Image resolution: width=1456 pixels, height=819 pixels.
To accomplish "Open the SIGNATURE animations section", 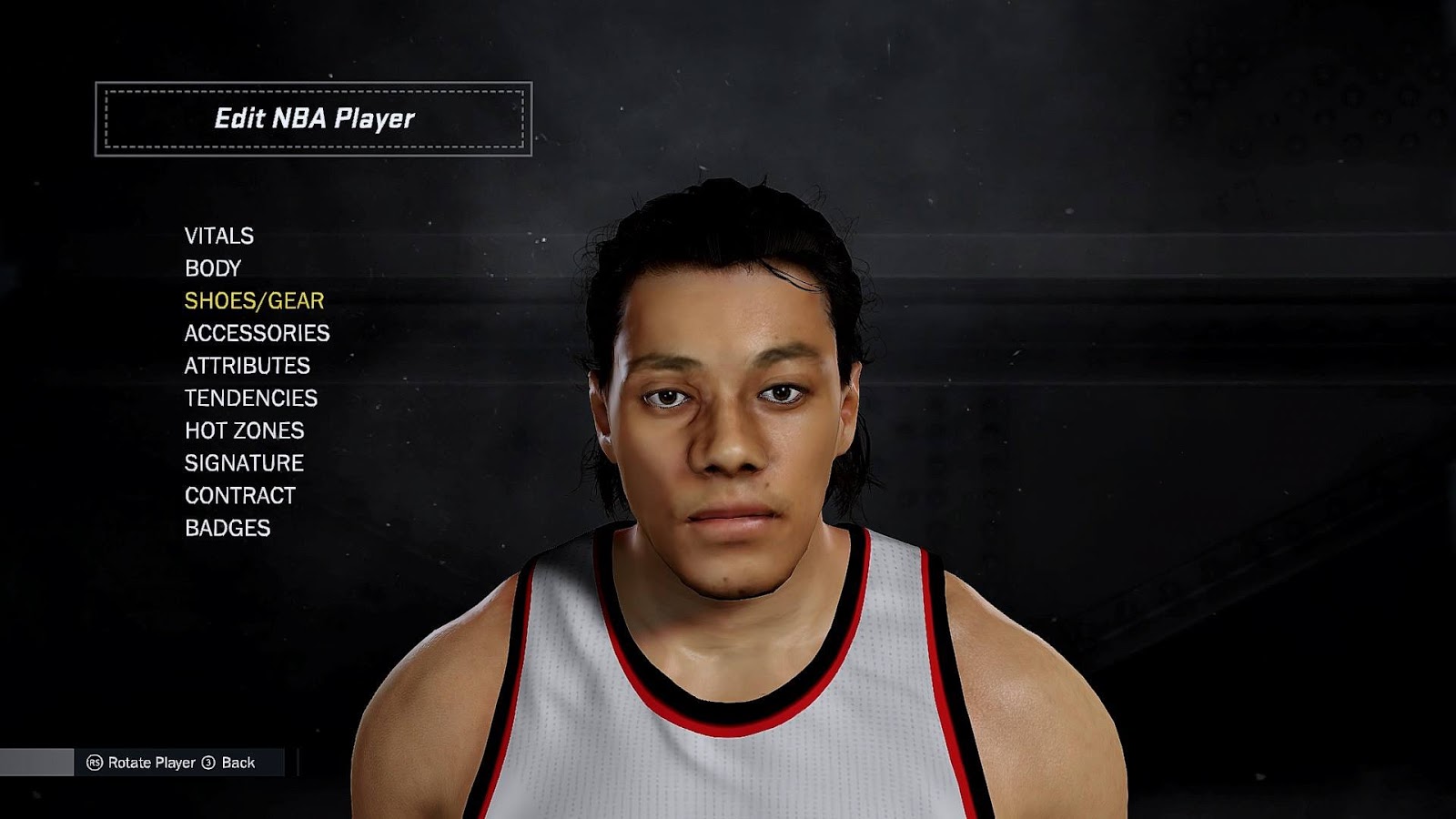I will pos(244,463).
